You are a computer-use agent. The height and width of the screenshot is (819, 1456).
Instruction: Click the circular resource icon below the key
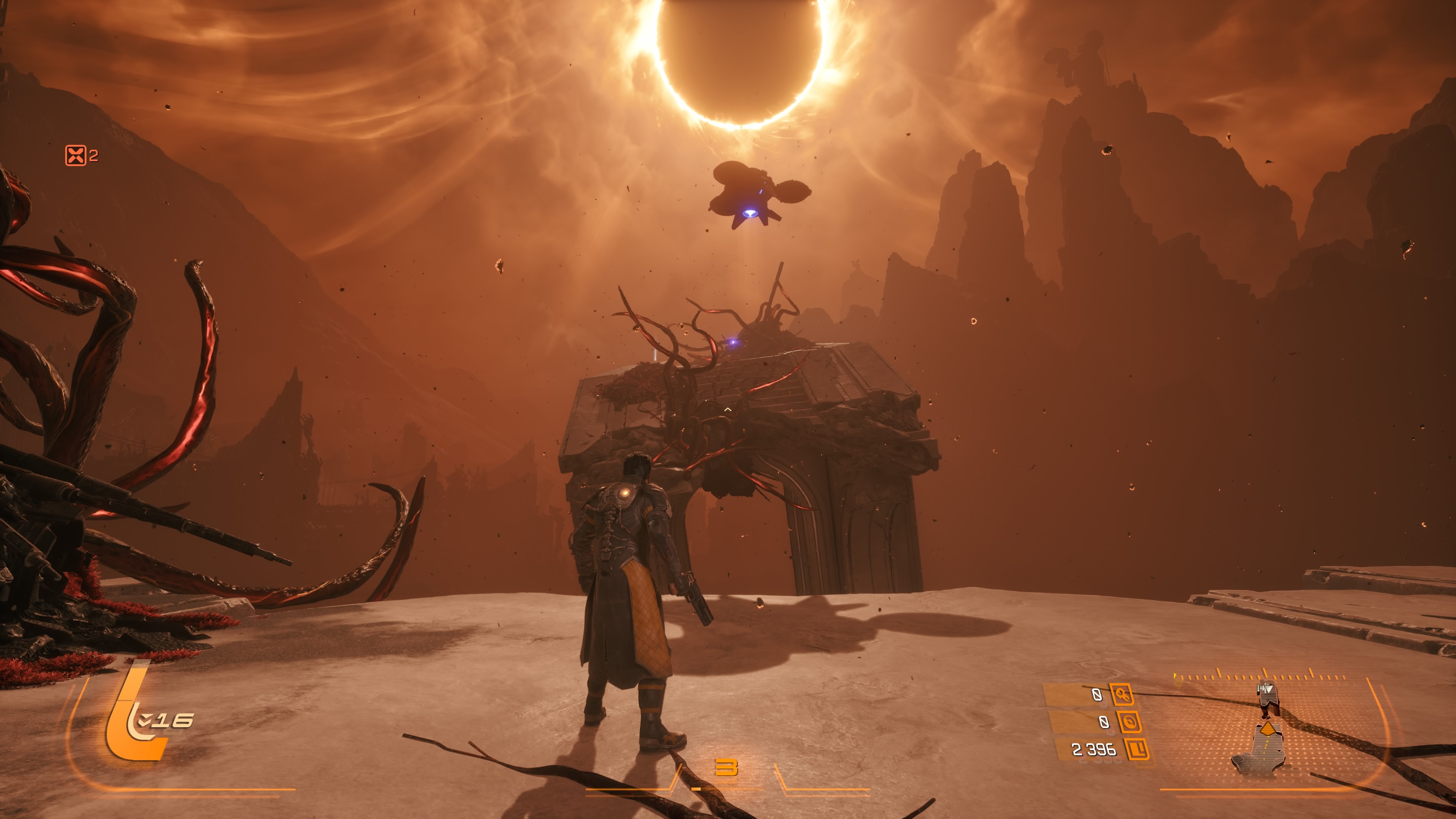point(1129,722)
